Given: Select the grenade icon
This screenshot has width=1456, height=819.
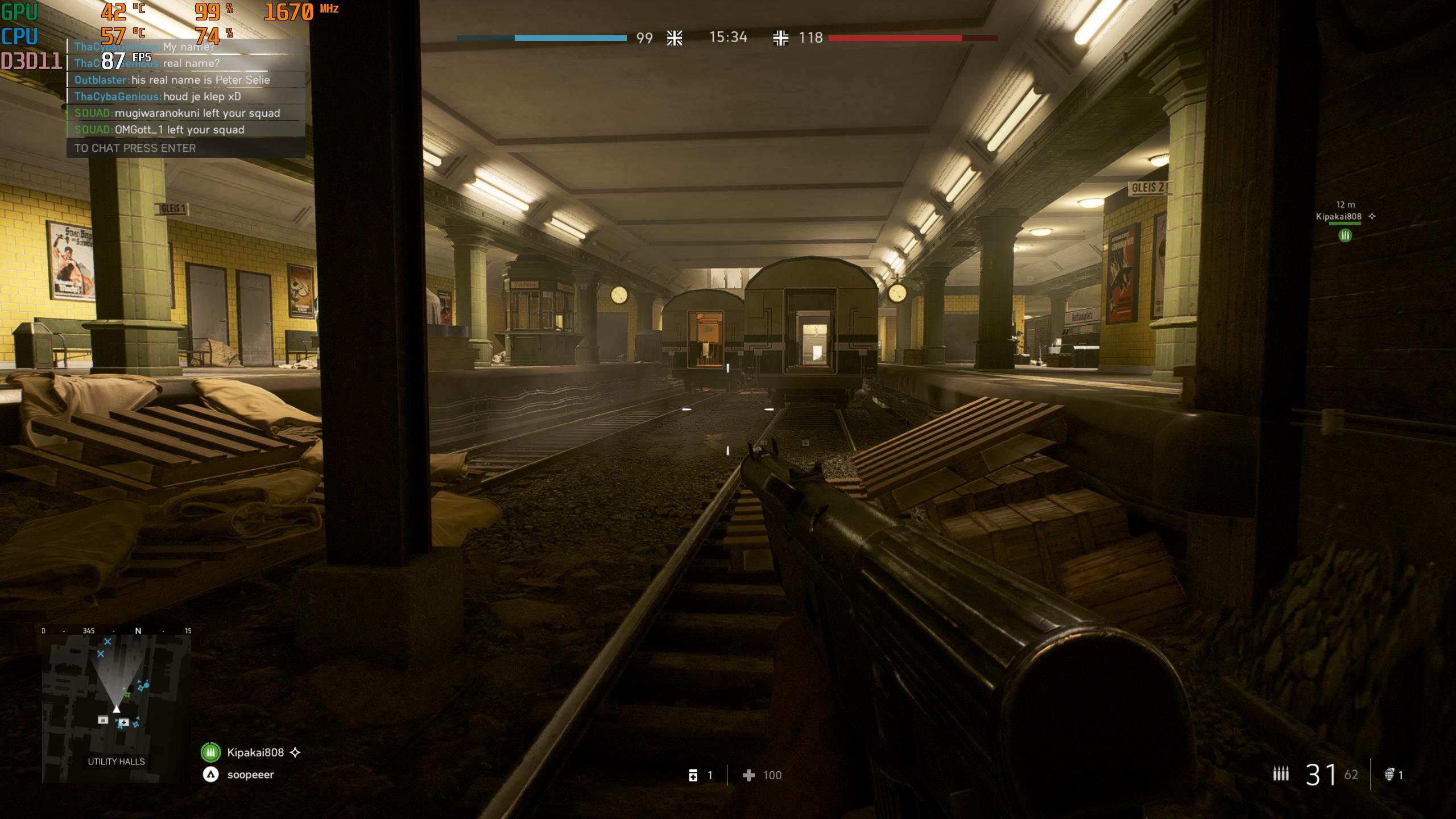Looking at the screenshot, I should [1389, 775].
